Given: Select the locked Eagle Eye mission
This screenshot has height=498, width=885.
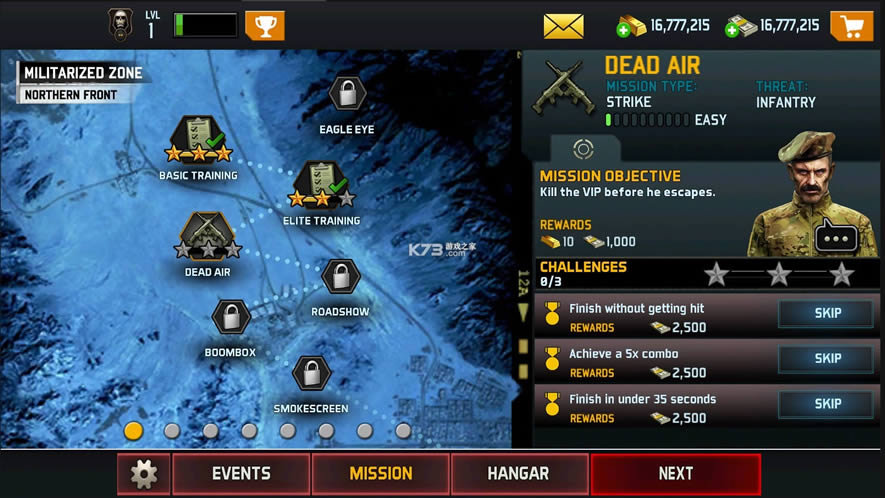Looking at the screenshot, I should 346,96.
